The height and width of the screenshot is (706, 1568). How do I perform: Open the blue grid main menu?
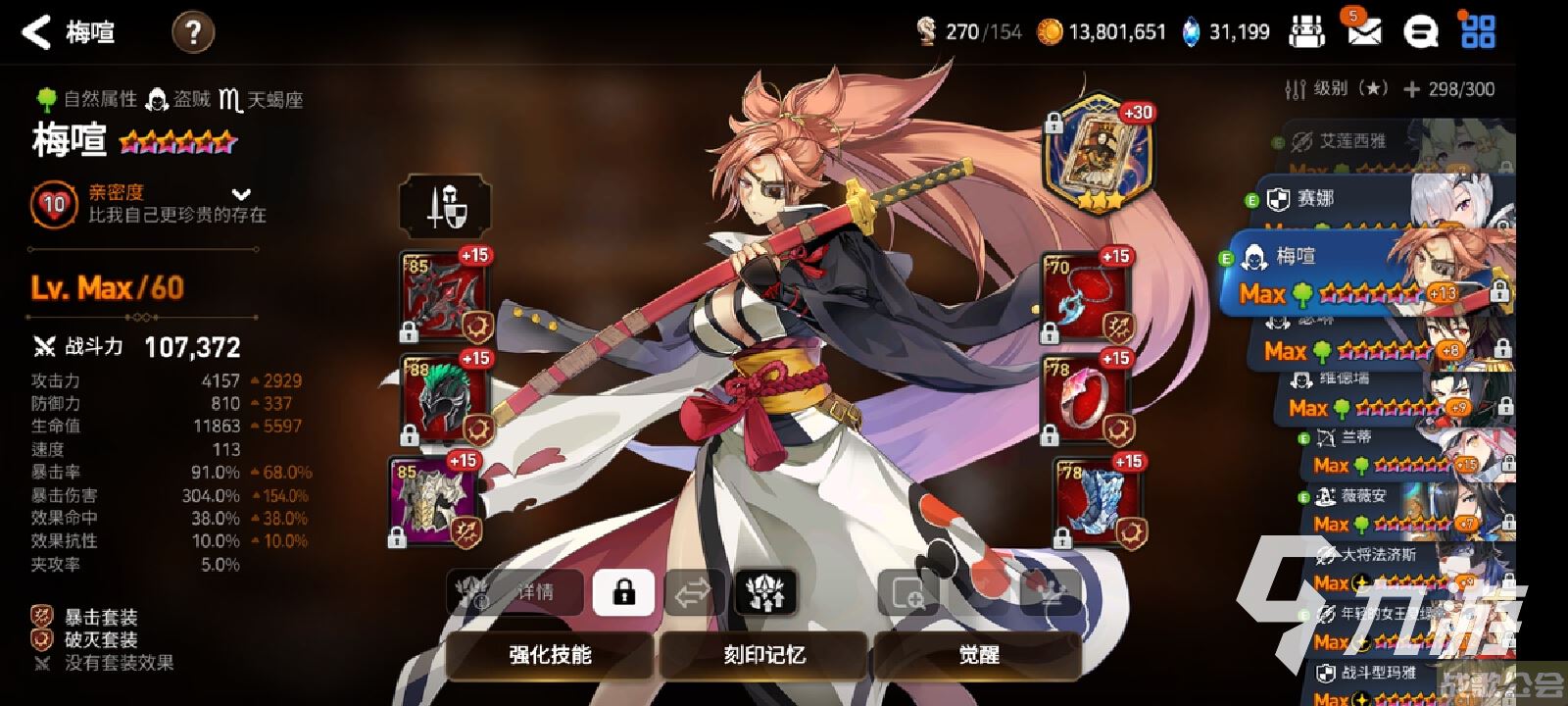tap(1477, 31)
